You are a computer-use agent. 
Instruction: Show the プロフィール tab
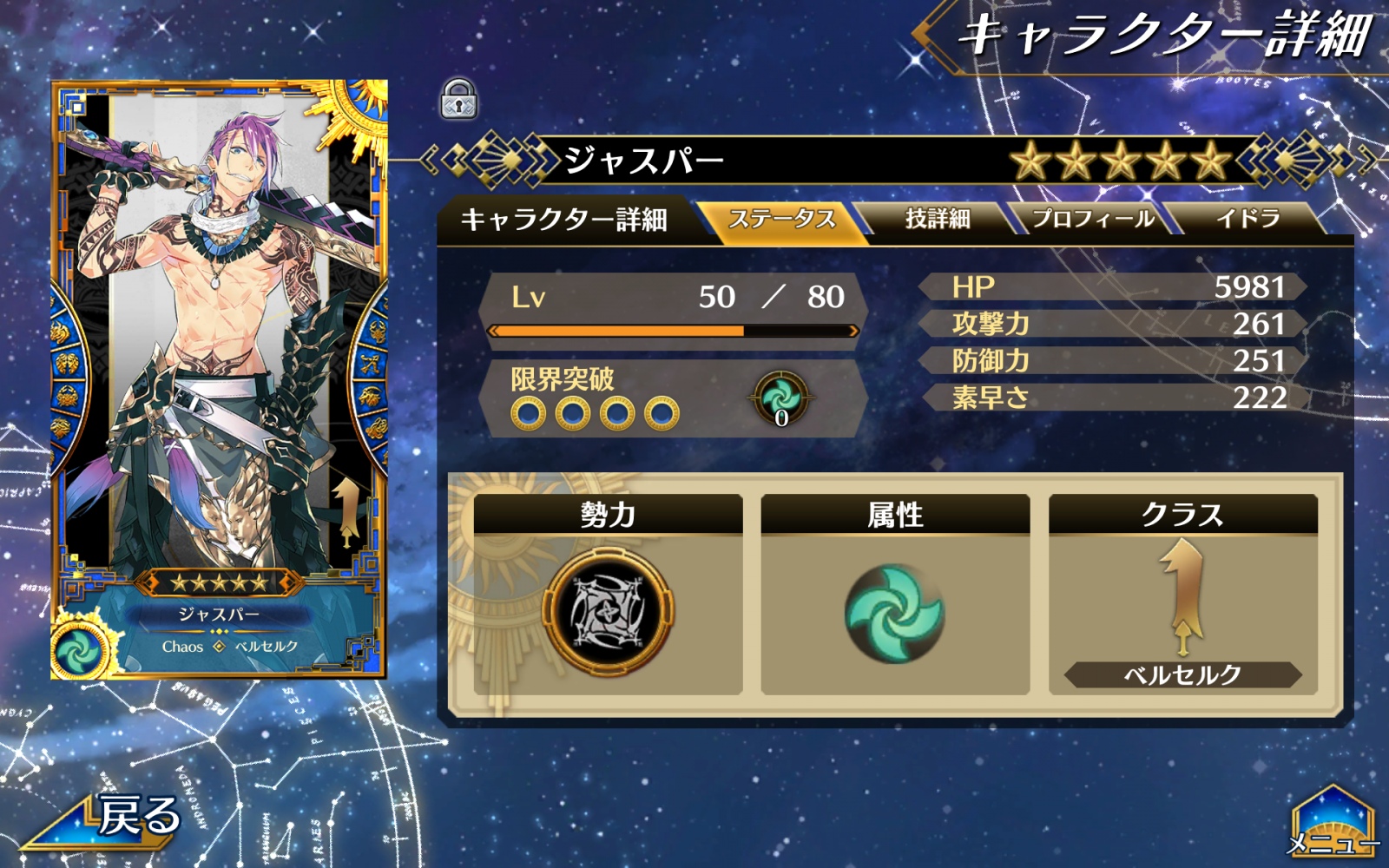[x=1093, y=219]
